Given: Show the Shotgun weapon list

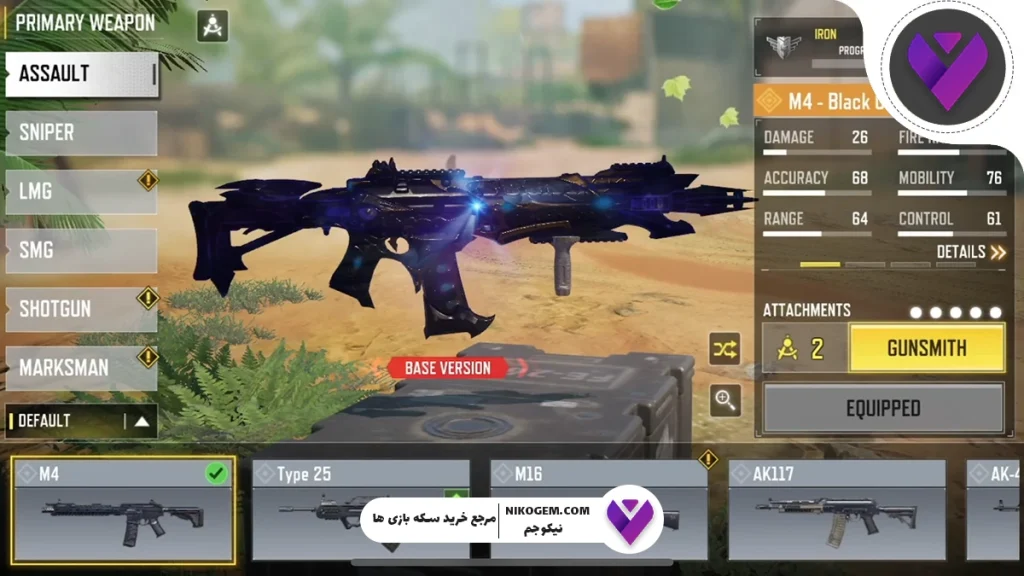Looking at the screenshot, I should [x=82, y=309].
